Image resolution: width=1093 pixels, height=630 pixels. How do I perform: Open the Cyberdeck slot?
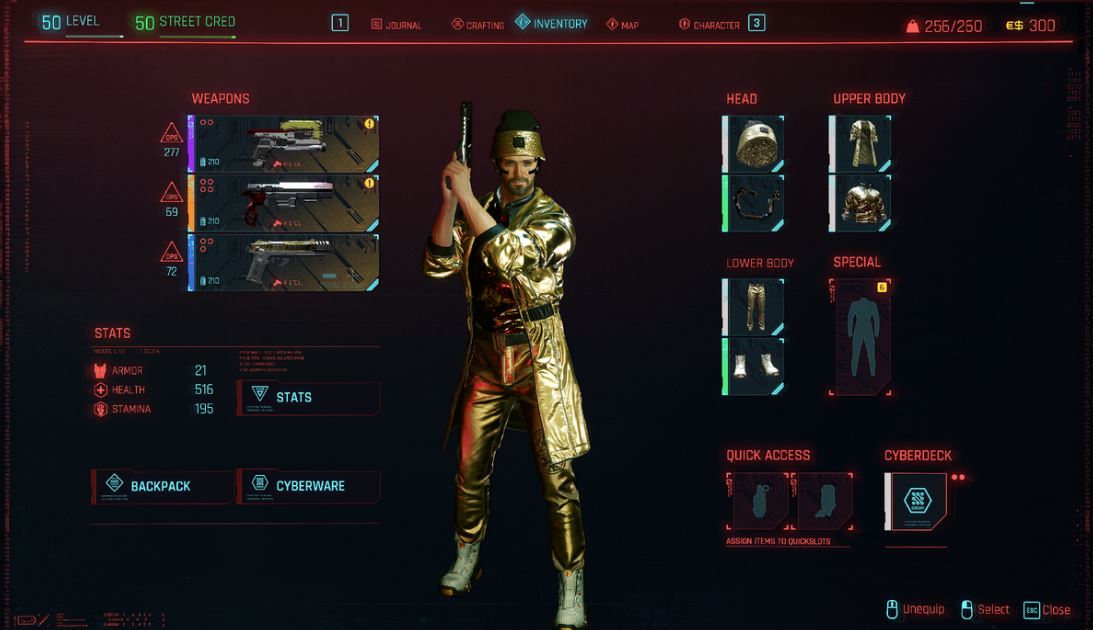[916, 501]
